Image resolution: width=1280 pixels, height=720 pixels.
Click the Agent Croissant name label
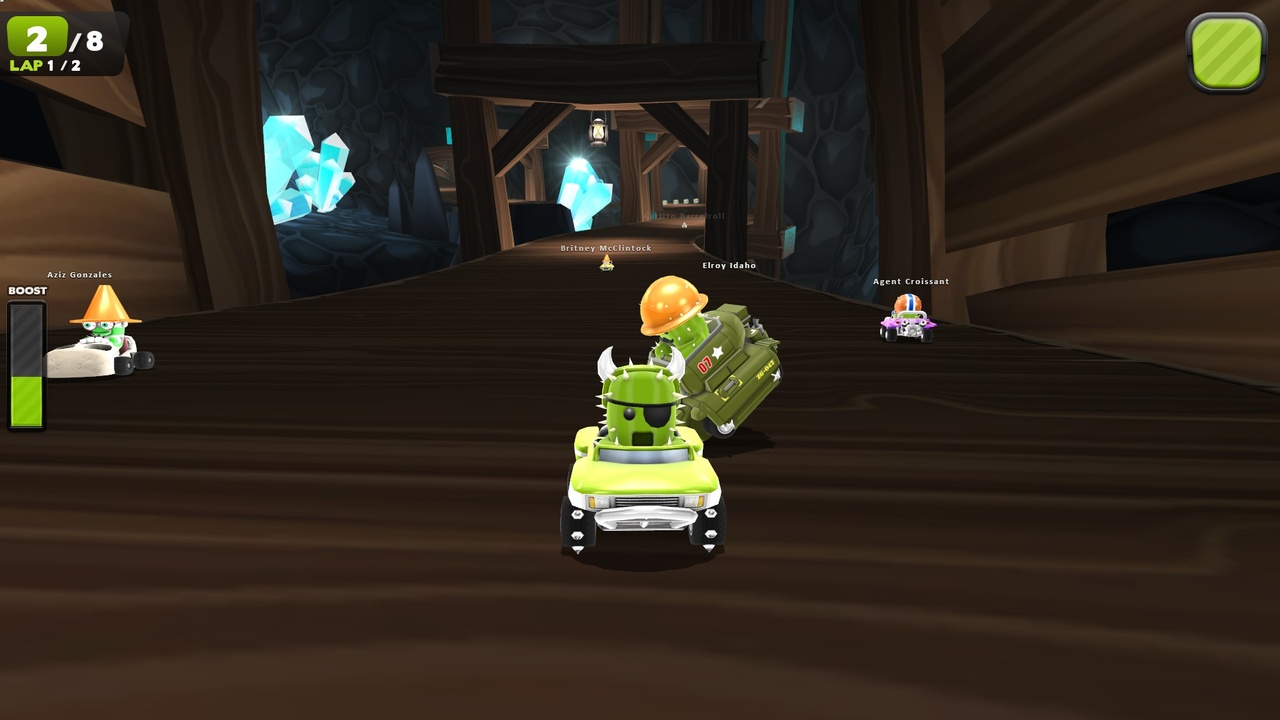pyautogui.click(x=911, y=281)
